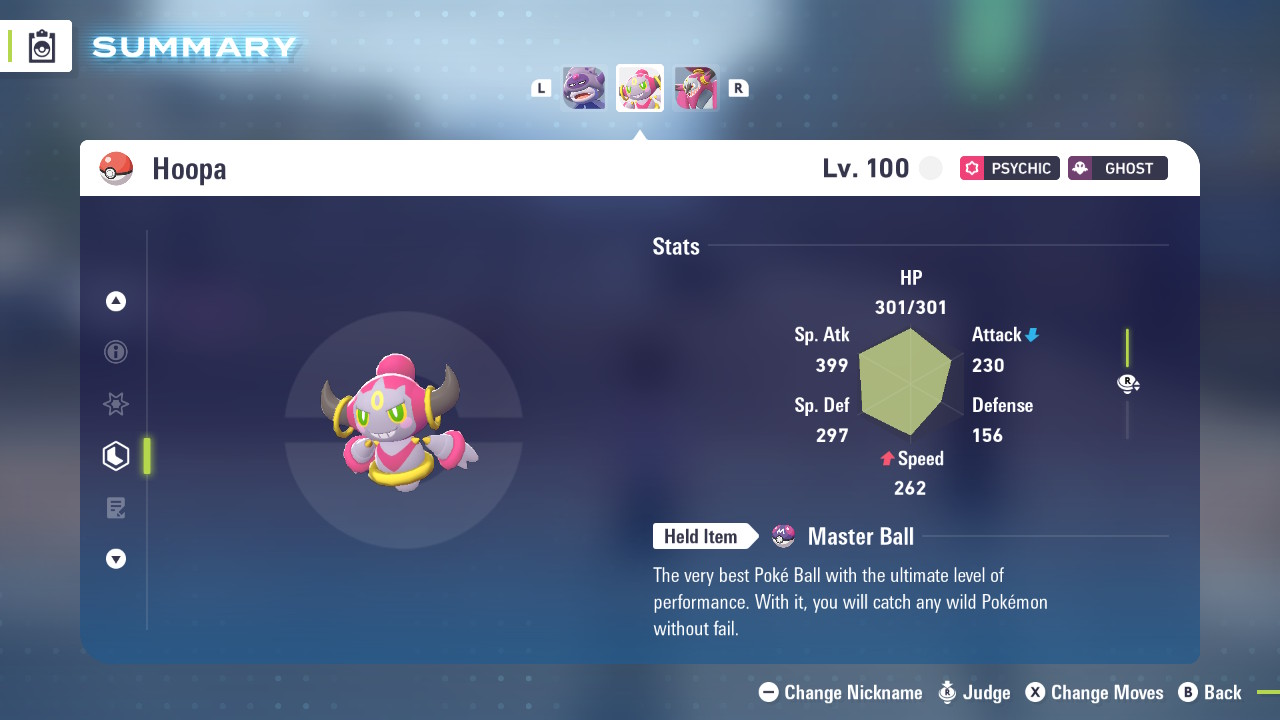Select the Granbull party thumbnail

coord(584,88)
